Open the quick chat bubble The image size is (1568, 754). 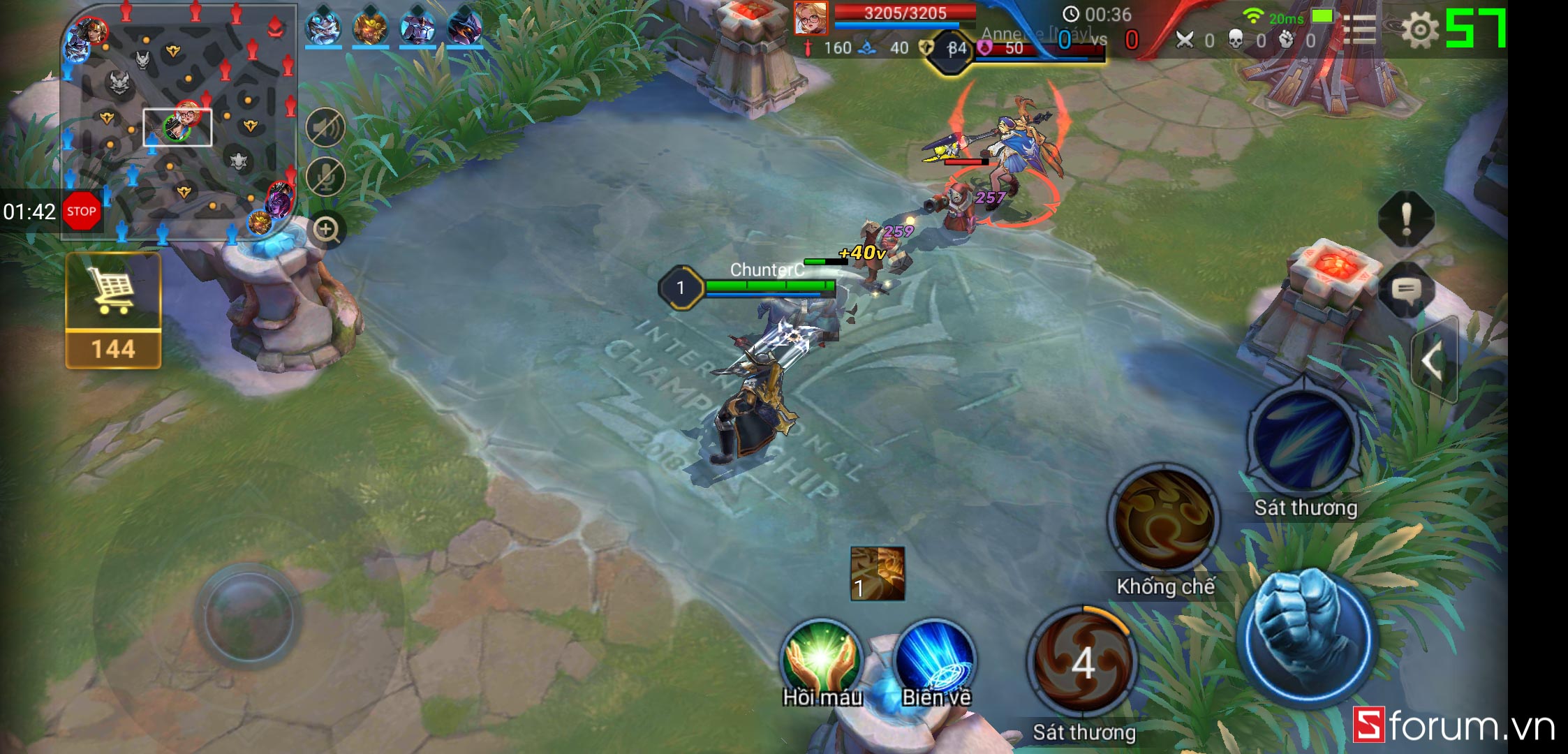pos(1406,290)
